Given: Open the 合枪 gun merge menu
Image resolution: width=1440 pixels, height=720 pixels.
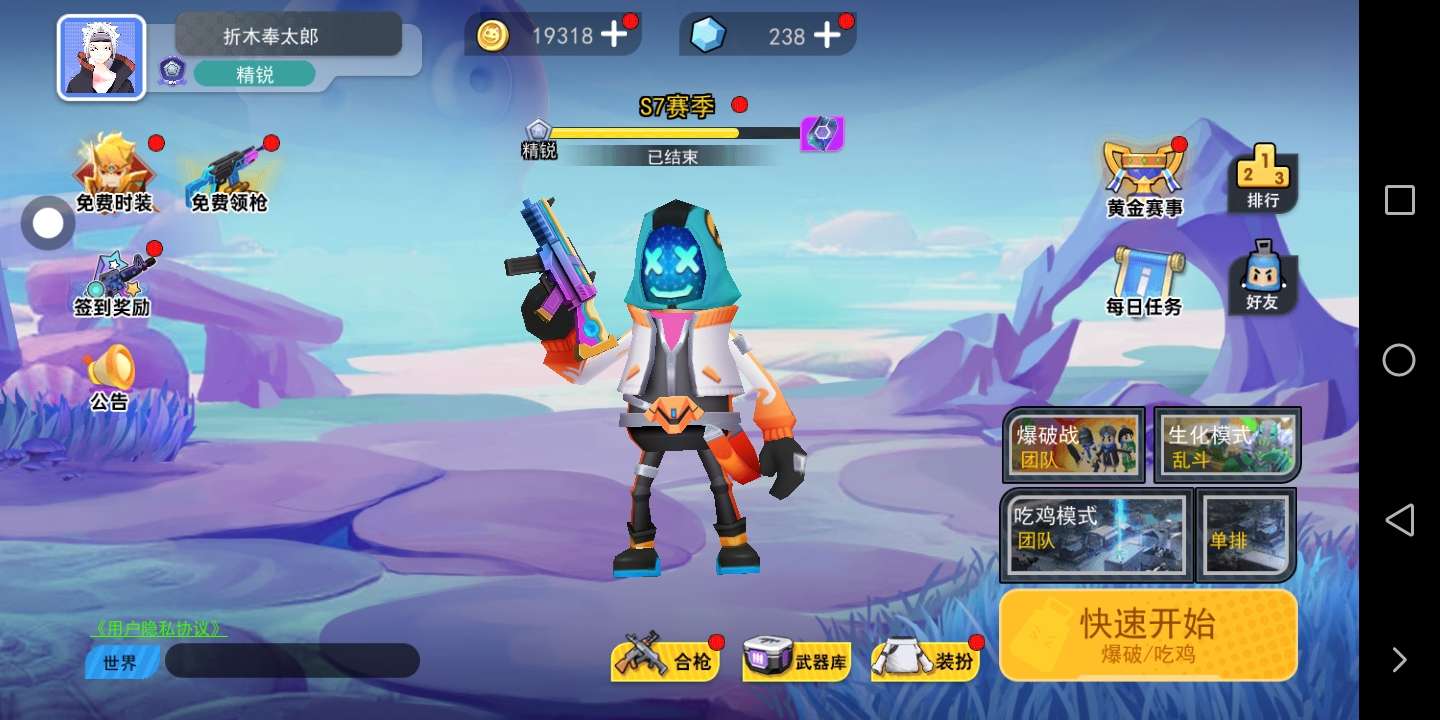Looking at the screenshot, I should pos(666,660).
